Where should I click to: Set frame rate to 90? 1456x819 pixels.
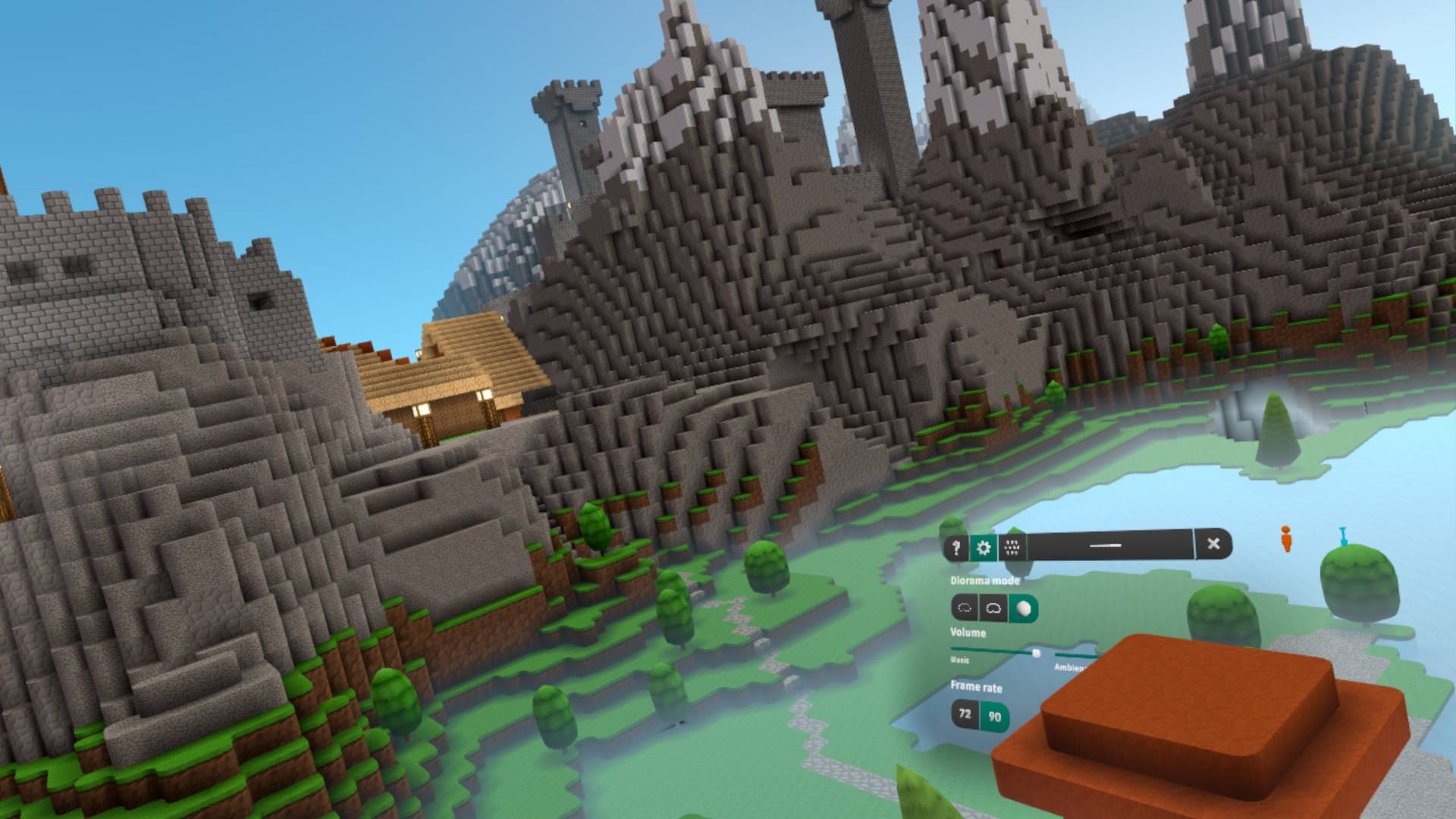pos(995,717)
